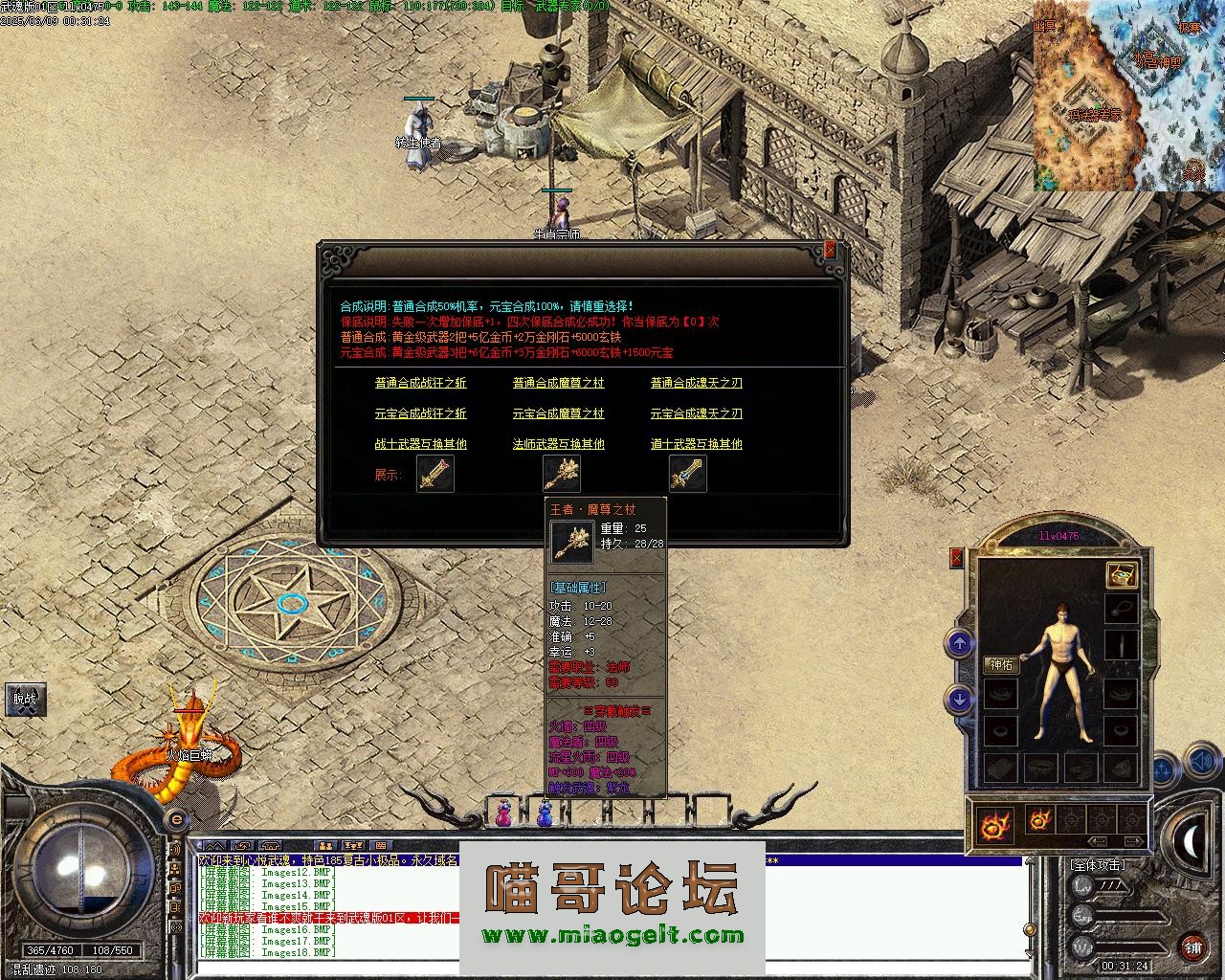Close the character equipment panel
Image resolution: width=1225 pixels, height=980 pixels.
pyautogui.click(x=956, y=558)
